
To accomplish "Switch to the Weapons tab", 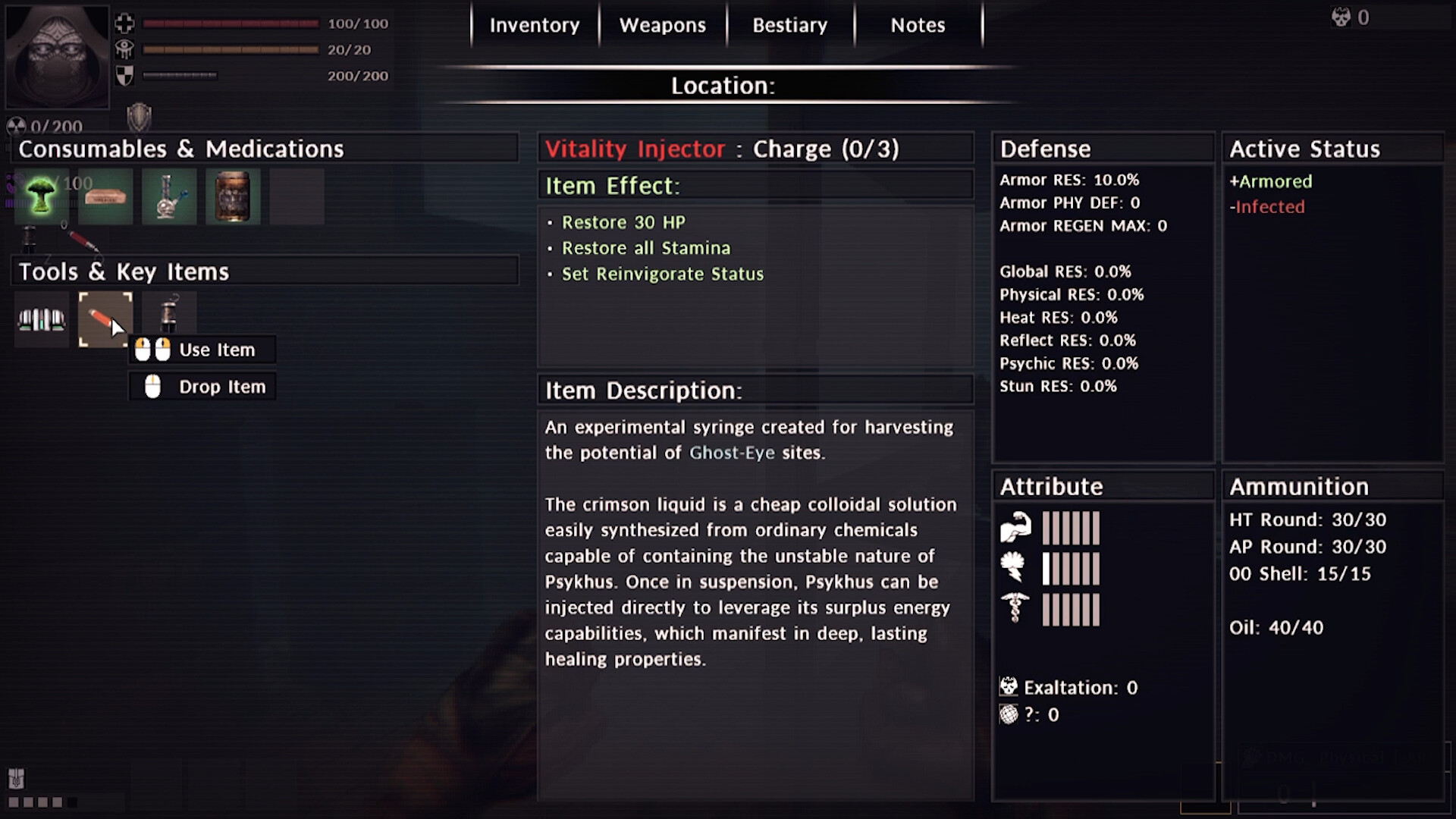I will (x=662, y=24).
